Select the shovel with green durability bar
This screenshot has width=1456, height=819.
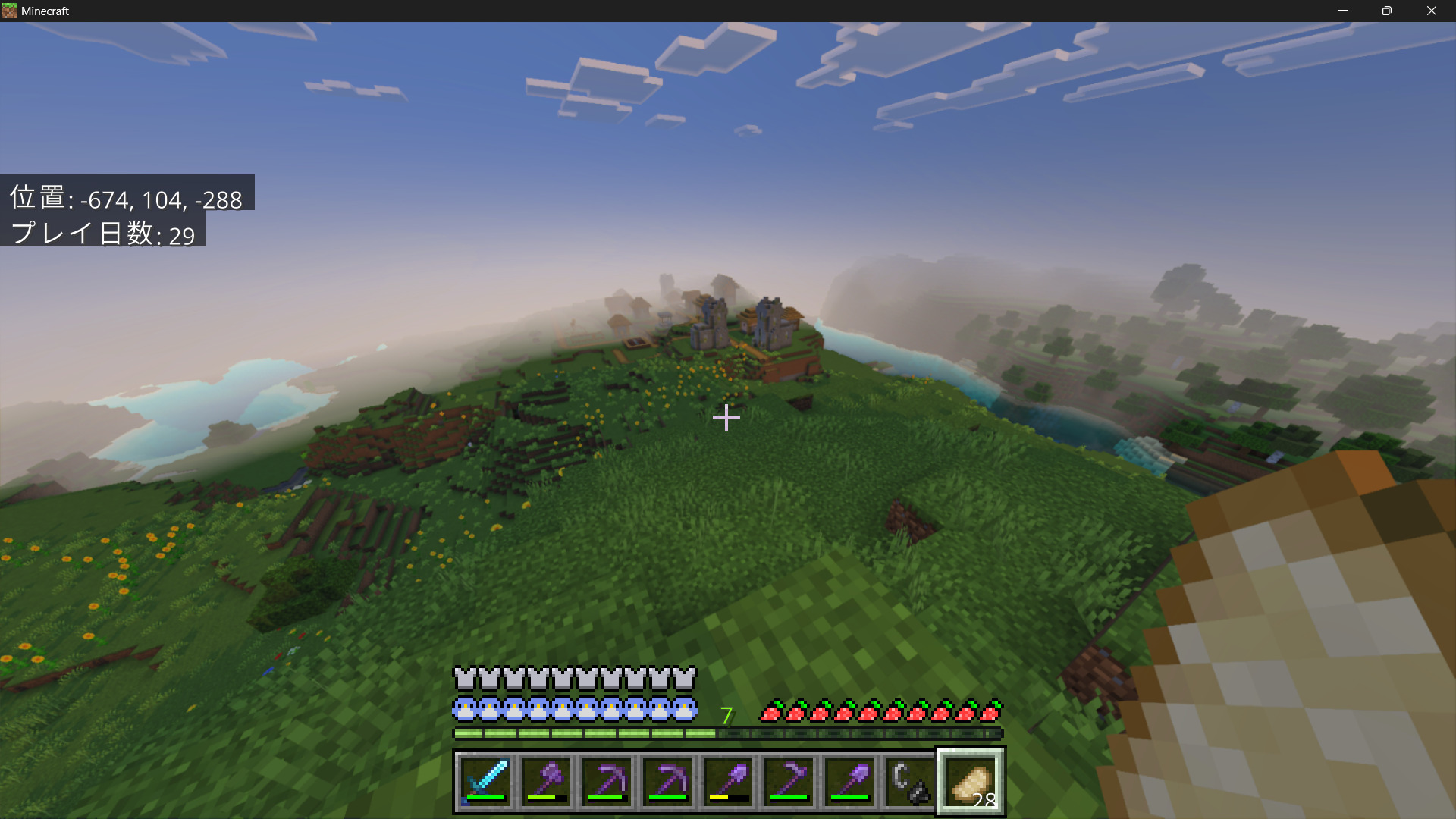coord(849,780)
